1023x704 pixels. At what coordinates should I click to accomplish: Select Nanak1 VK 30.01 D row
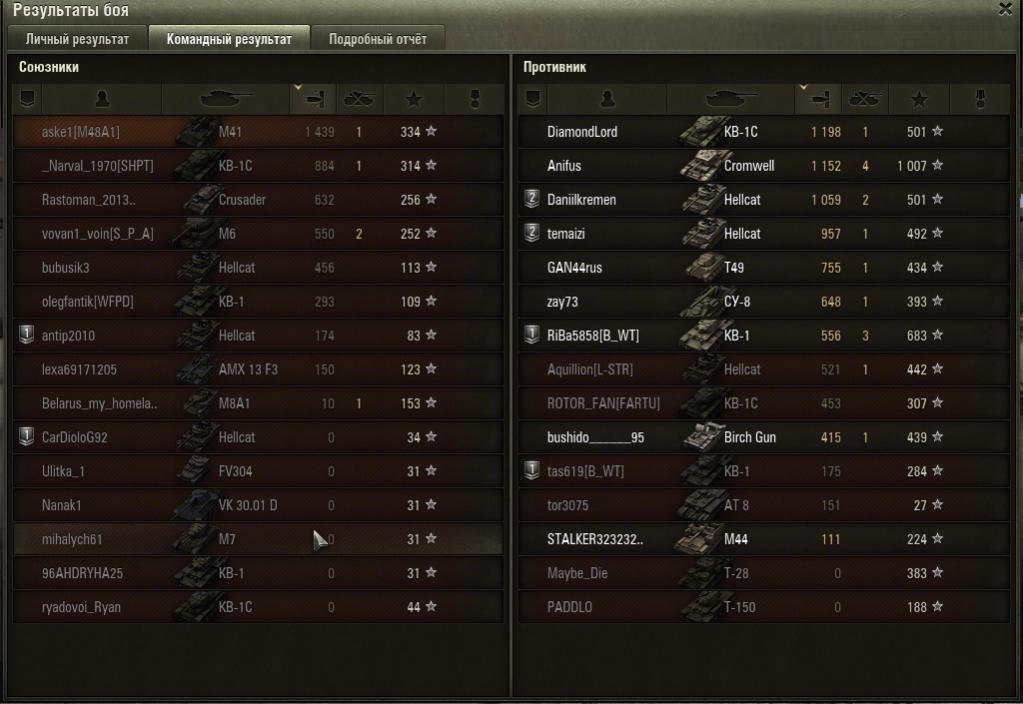pyautogui.click(x=257, y=506)
